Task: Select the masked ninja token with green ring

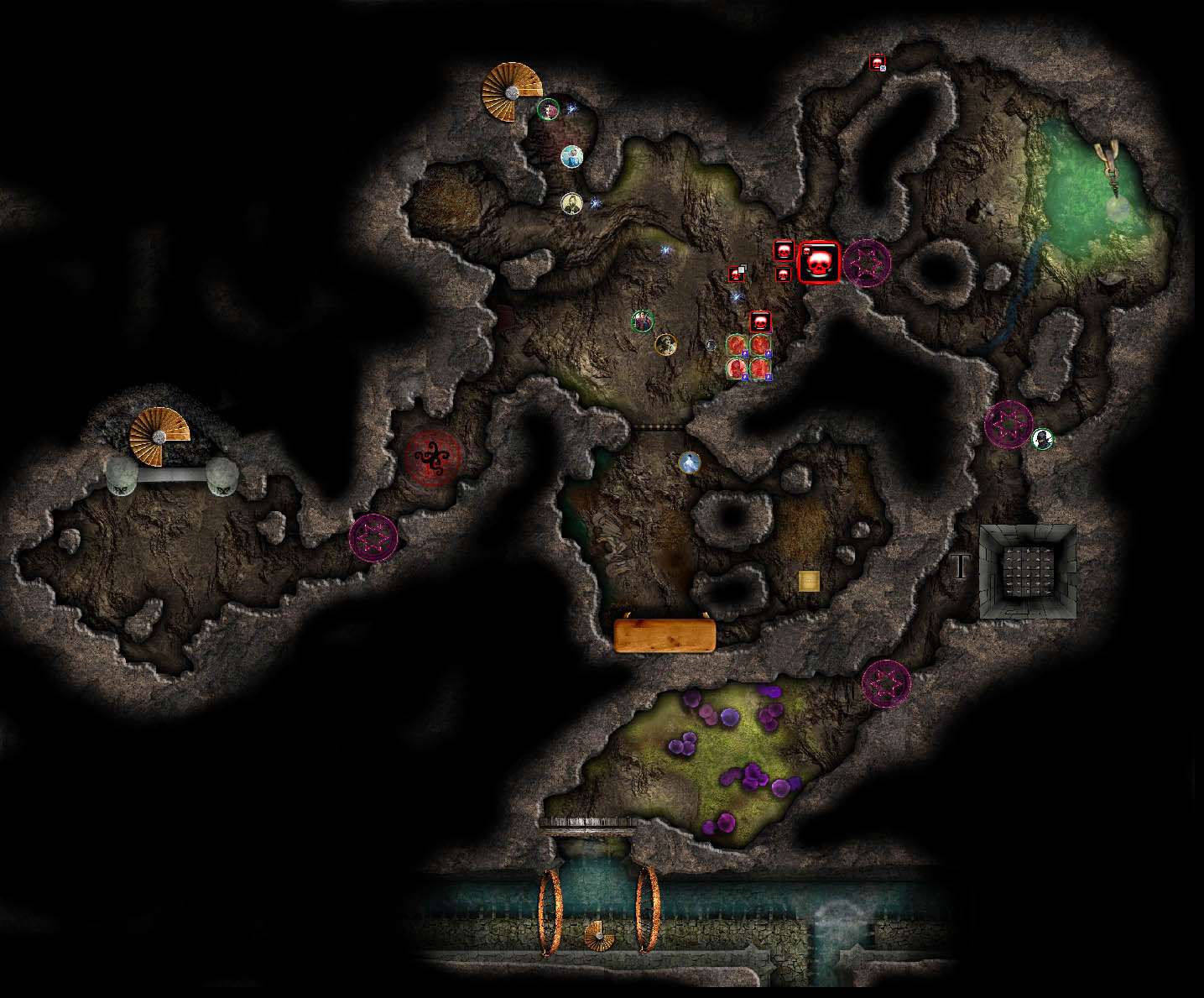Action: (x=1042, y=438)
